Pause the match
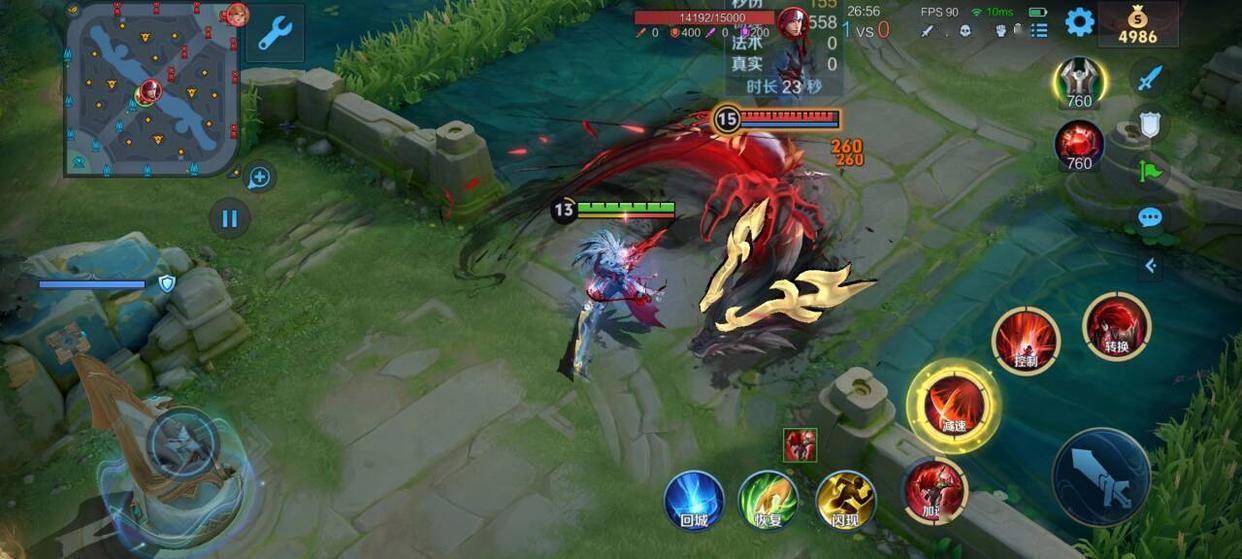1242x559 pixels. click(230, 218)
